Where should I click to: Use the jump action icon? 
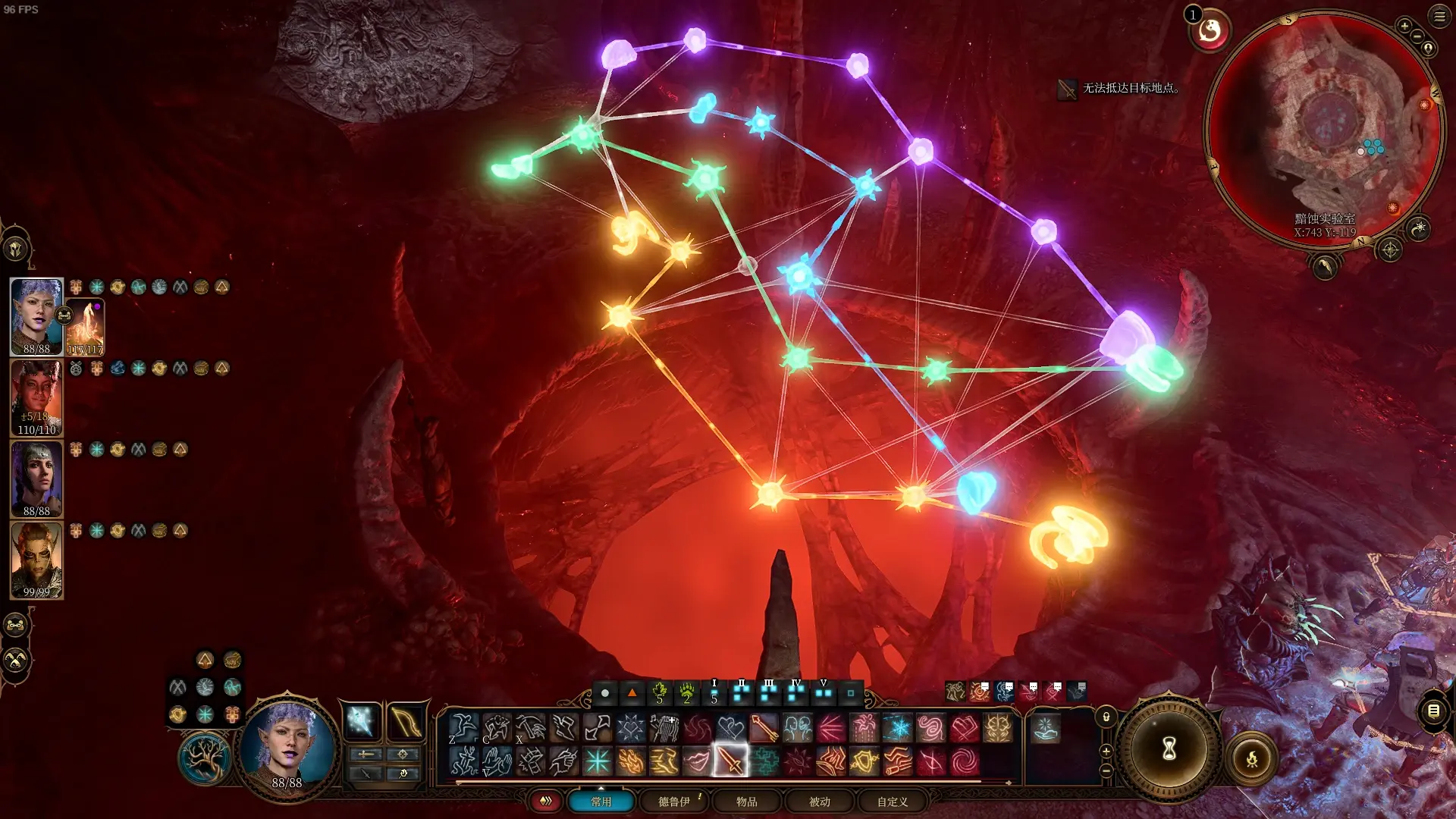(463, 728)
